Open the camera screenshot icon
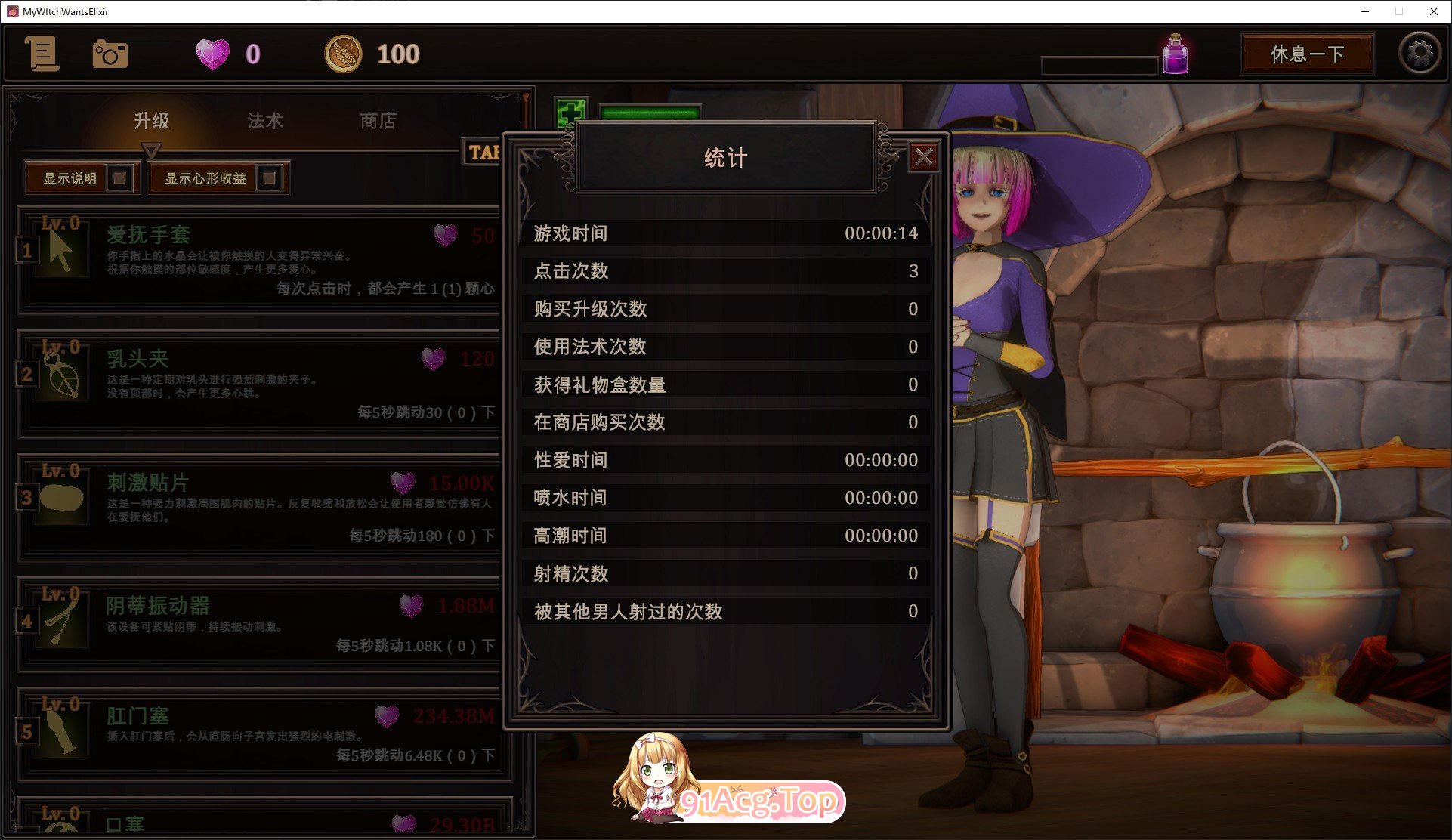The image size is (1452, 840). click(110, 54)
